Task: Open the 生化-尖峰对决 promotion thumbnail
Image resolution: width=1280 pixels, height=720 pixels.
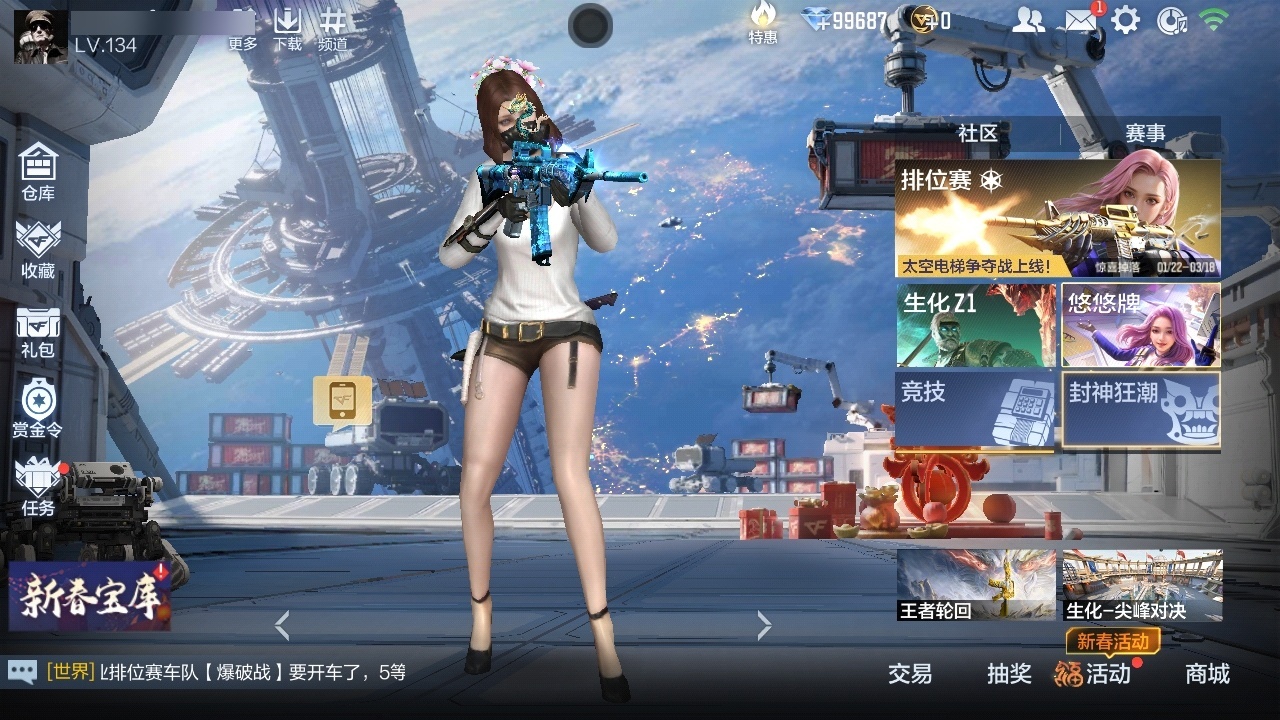Action: [x=1142, y=585]
